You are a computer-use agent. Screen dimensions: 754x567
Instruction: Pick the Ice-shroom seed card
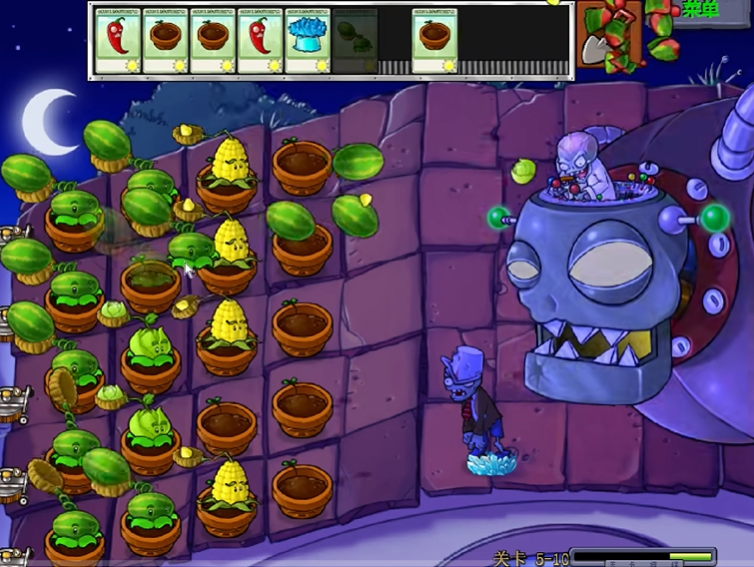point(308,41)
